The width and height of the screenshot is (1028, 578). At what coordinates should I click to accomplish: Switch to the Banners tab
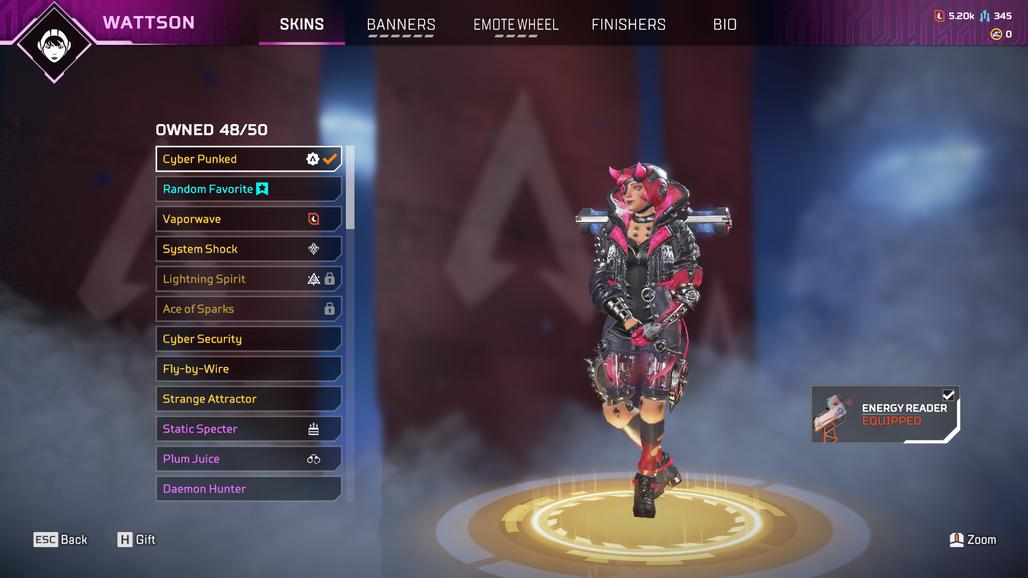pyautogui.click(x=401, y=24)
